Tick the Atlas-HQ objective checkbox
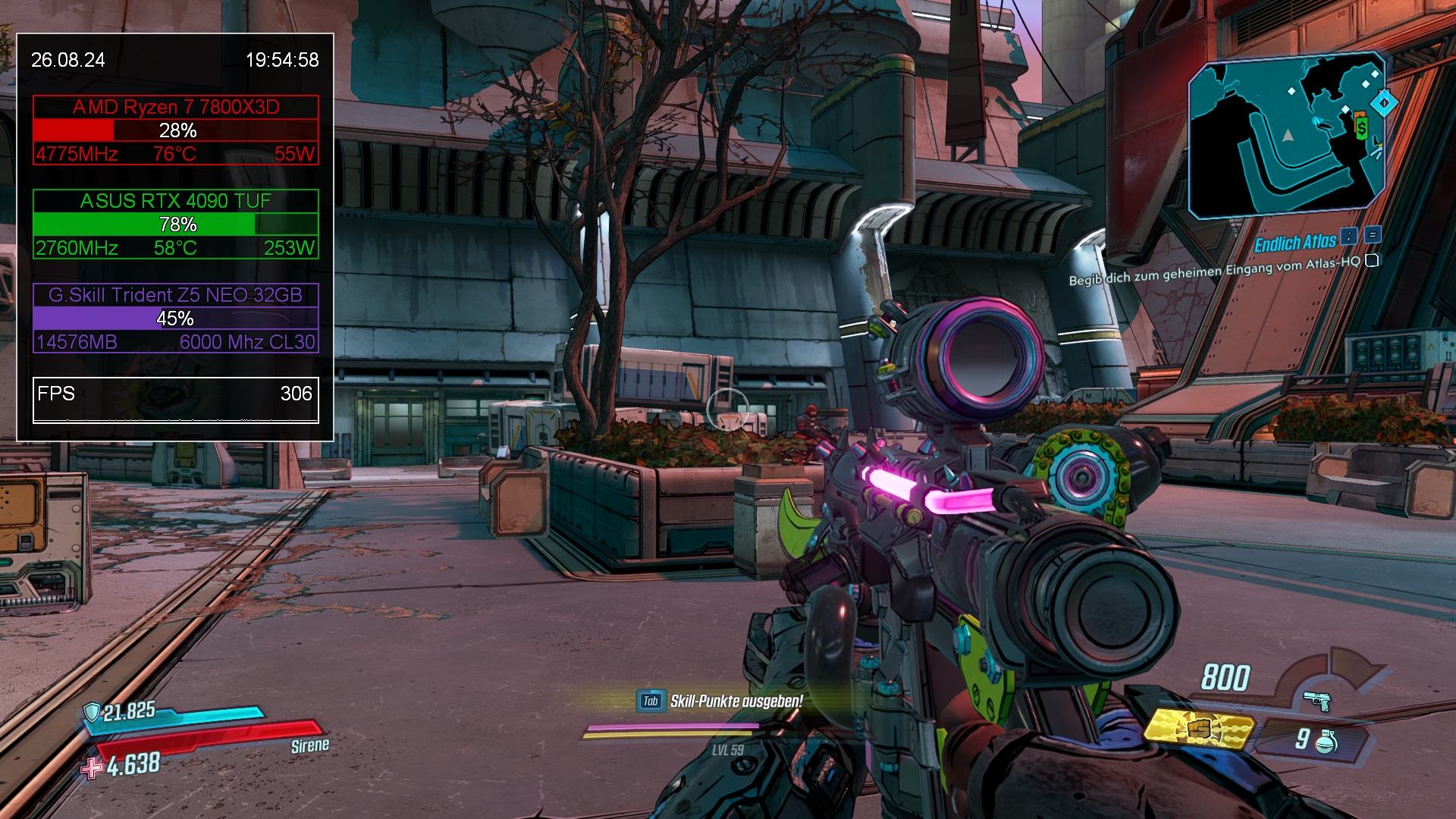The width and height of the screenshot is (1456, 819). pyautogui.click(x=1371, y=261)
